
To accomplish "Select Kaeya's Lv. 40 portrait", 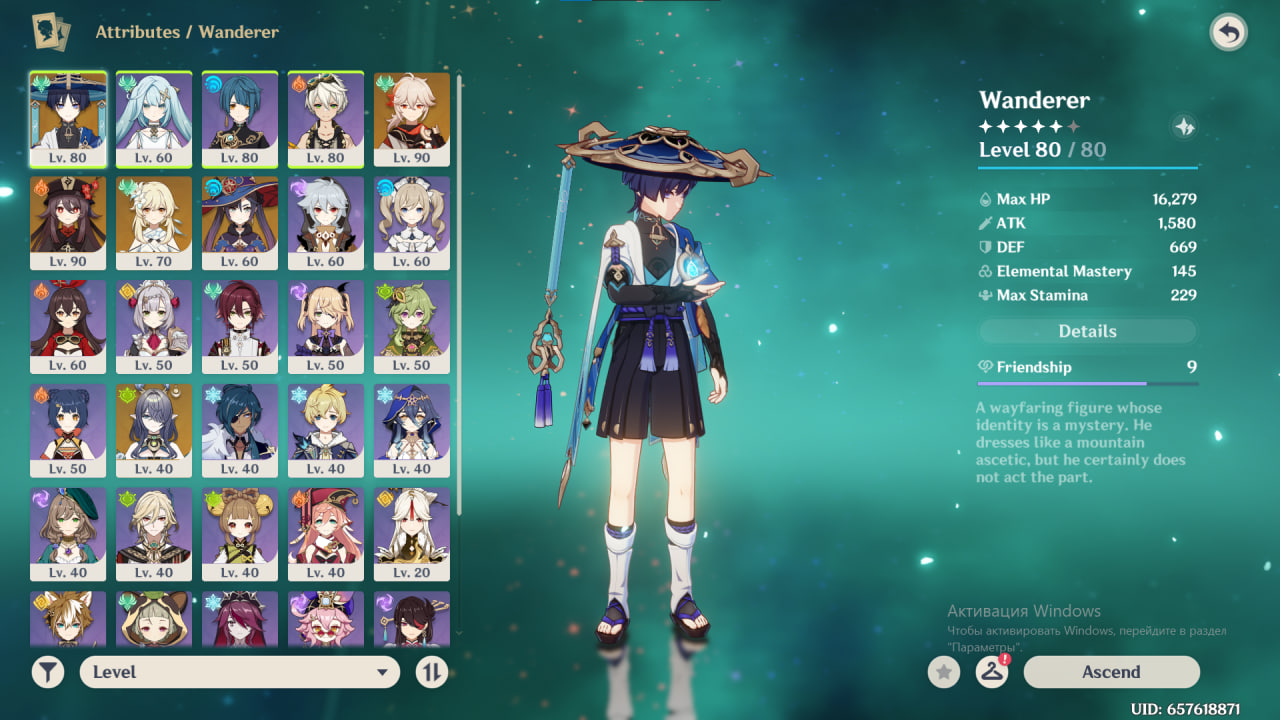I will coord(240,430).
